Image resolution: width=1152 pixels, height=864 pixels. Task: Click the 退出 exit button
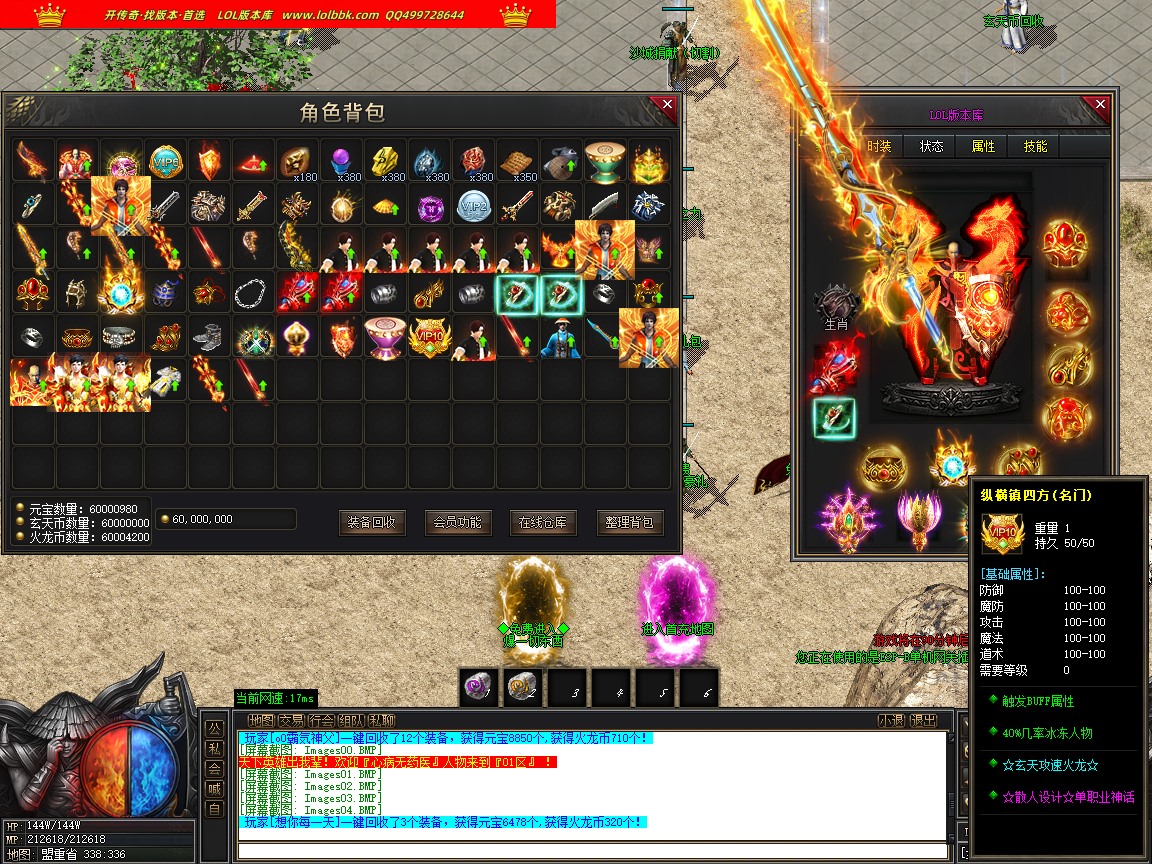(924, 720)
